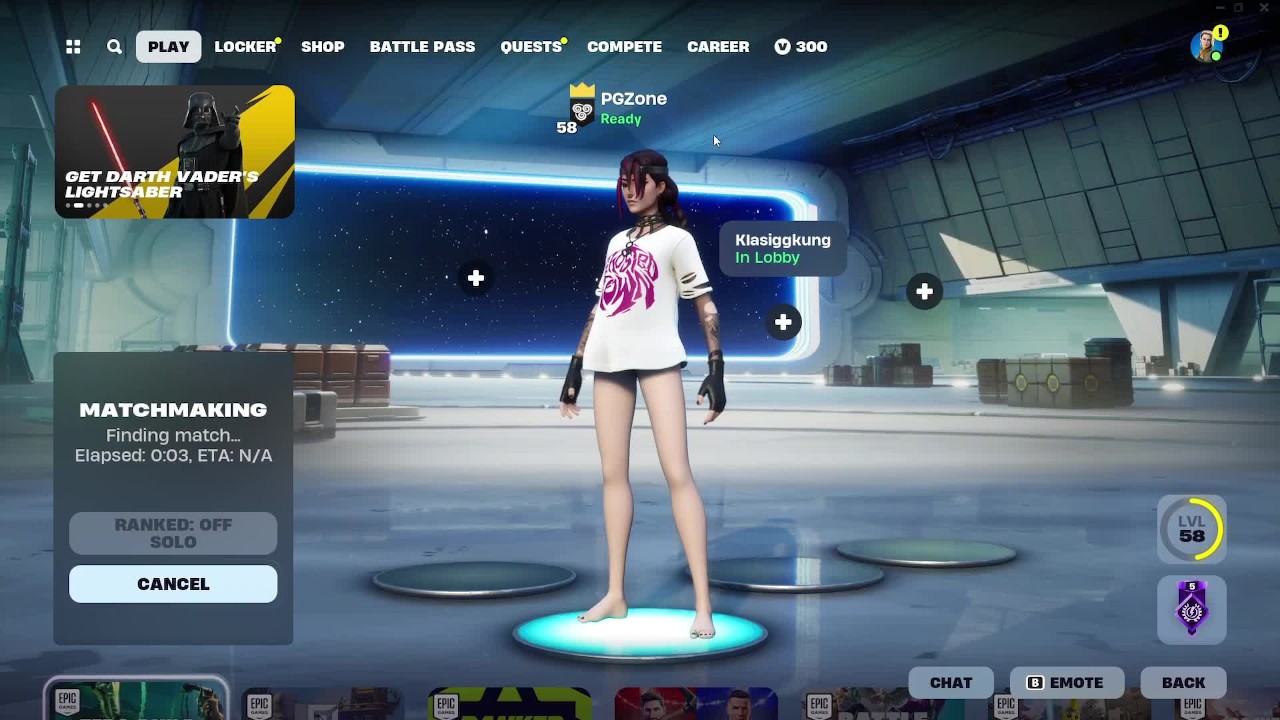Viewport: 1280px width, 720px height.
Task: Open the search magnifier
Action: [114, 47]
